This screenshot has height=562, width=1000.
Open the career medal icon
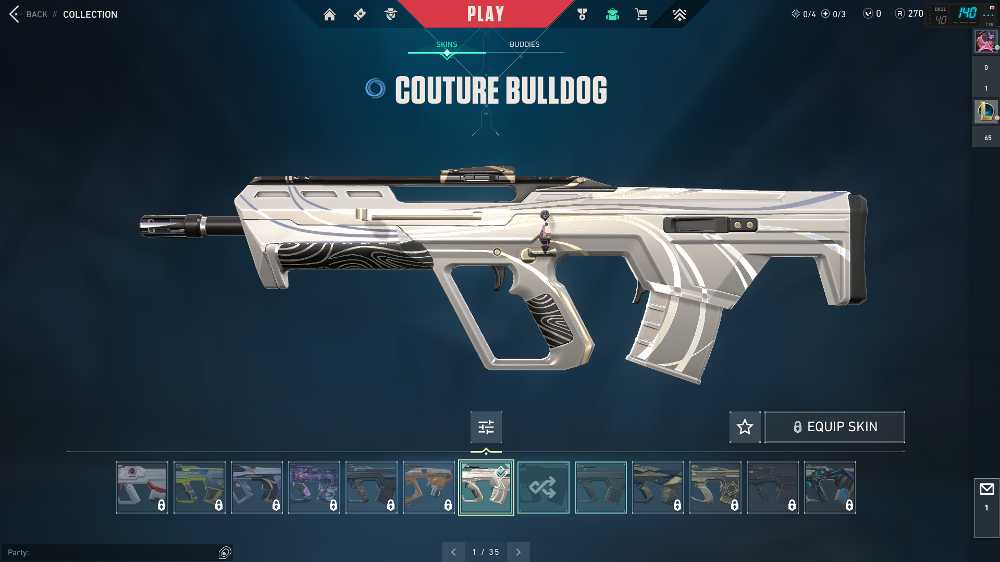583,15
